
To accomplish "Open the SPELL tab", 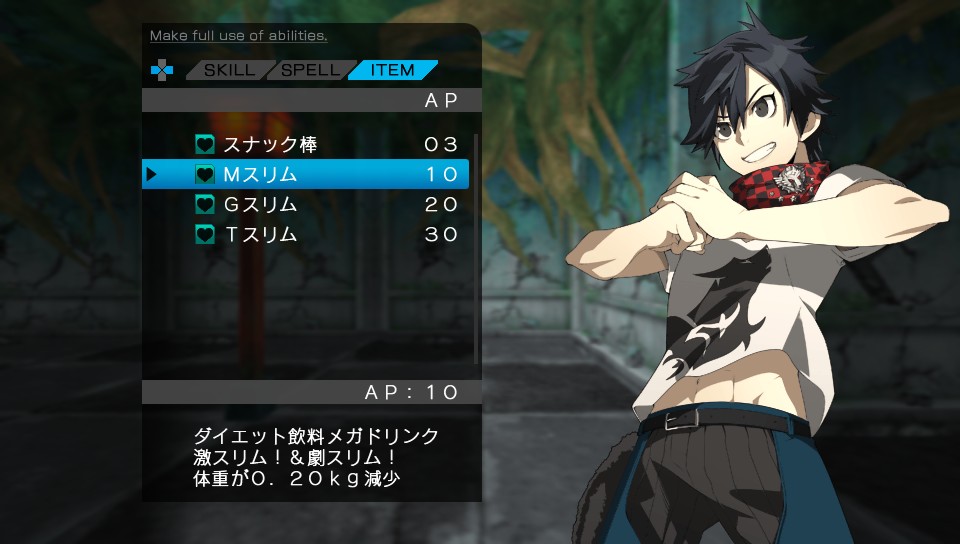I will 310,70.
